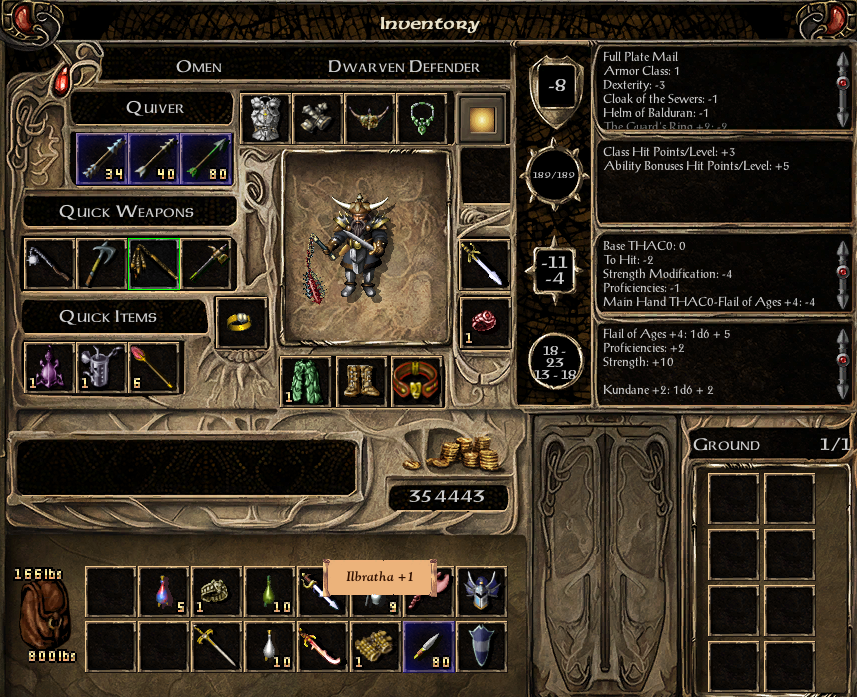Select the flail quick weapon slot

(50, 263)
